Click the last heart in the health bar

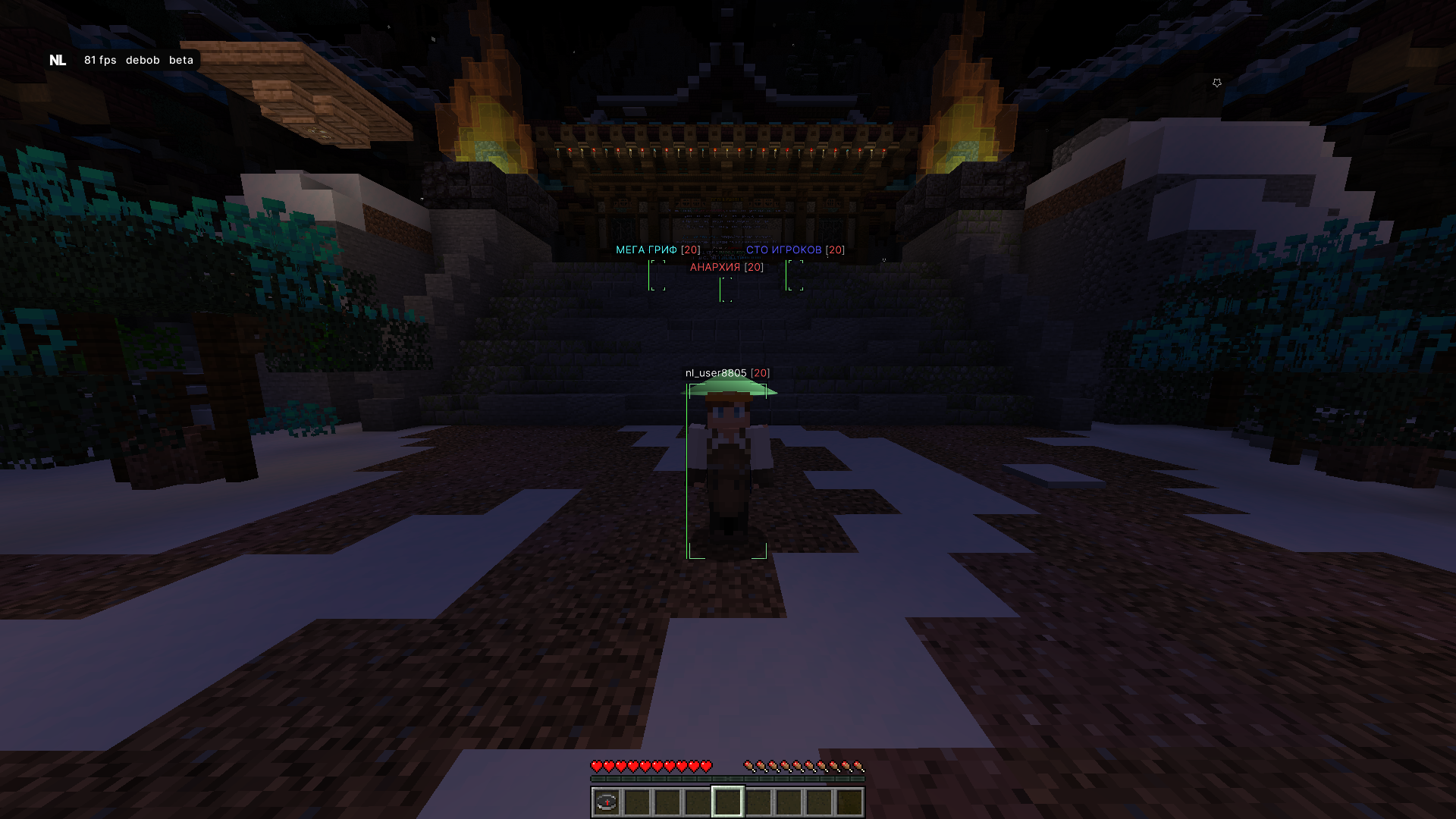pyautogui.click(x=705, y=765)
